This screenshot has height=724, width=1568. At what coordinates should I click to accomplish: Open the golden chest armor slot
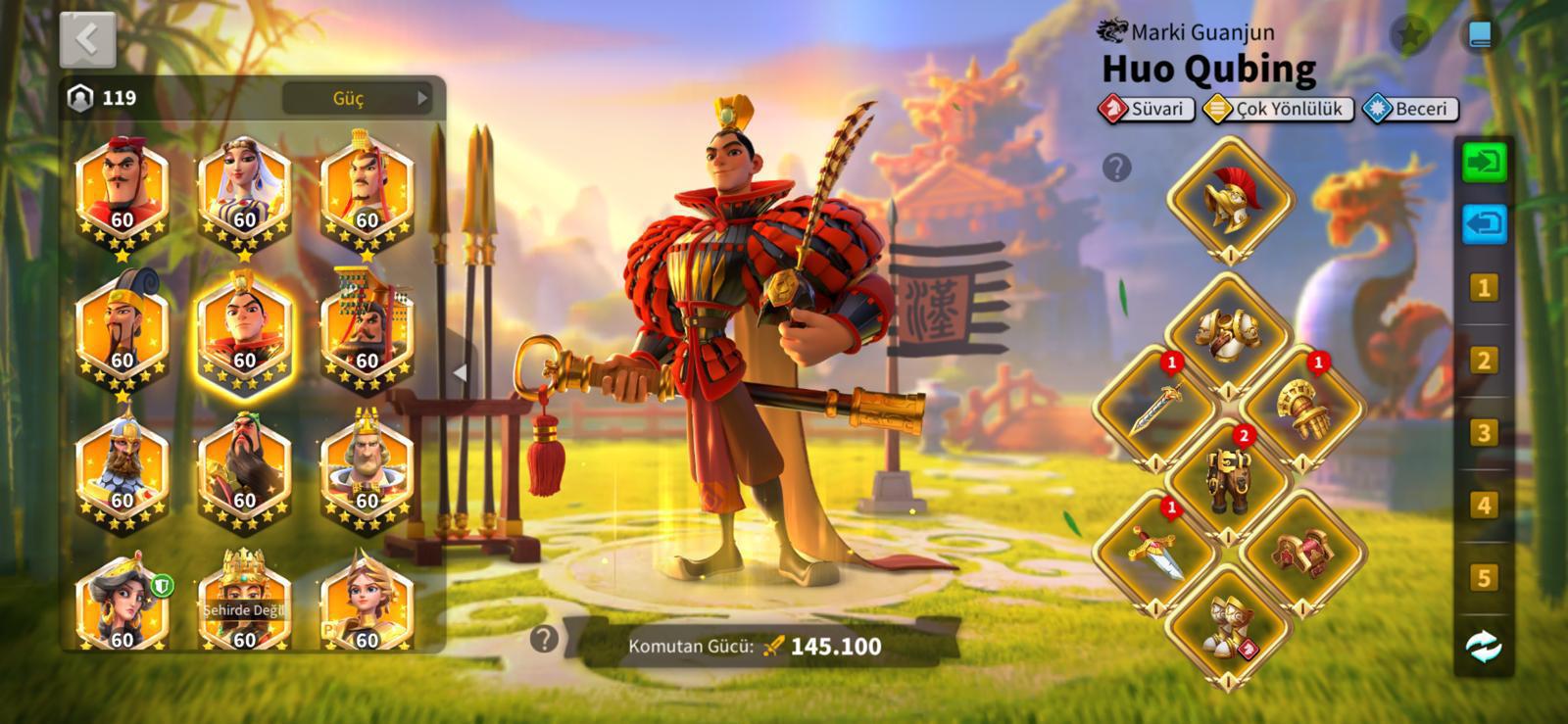[x=1228, y=334]
